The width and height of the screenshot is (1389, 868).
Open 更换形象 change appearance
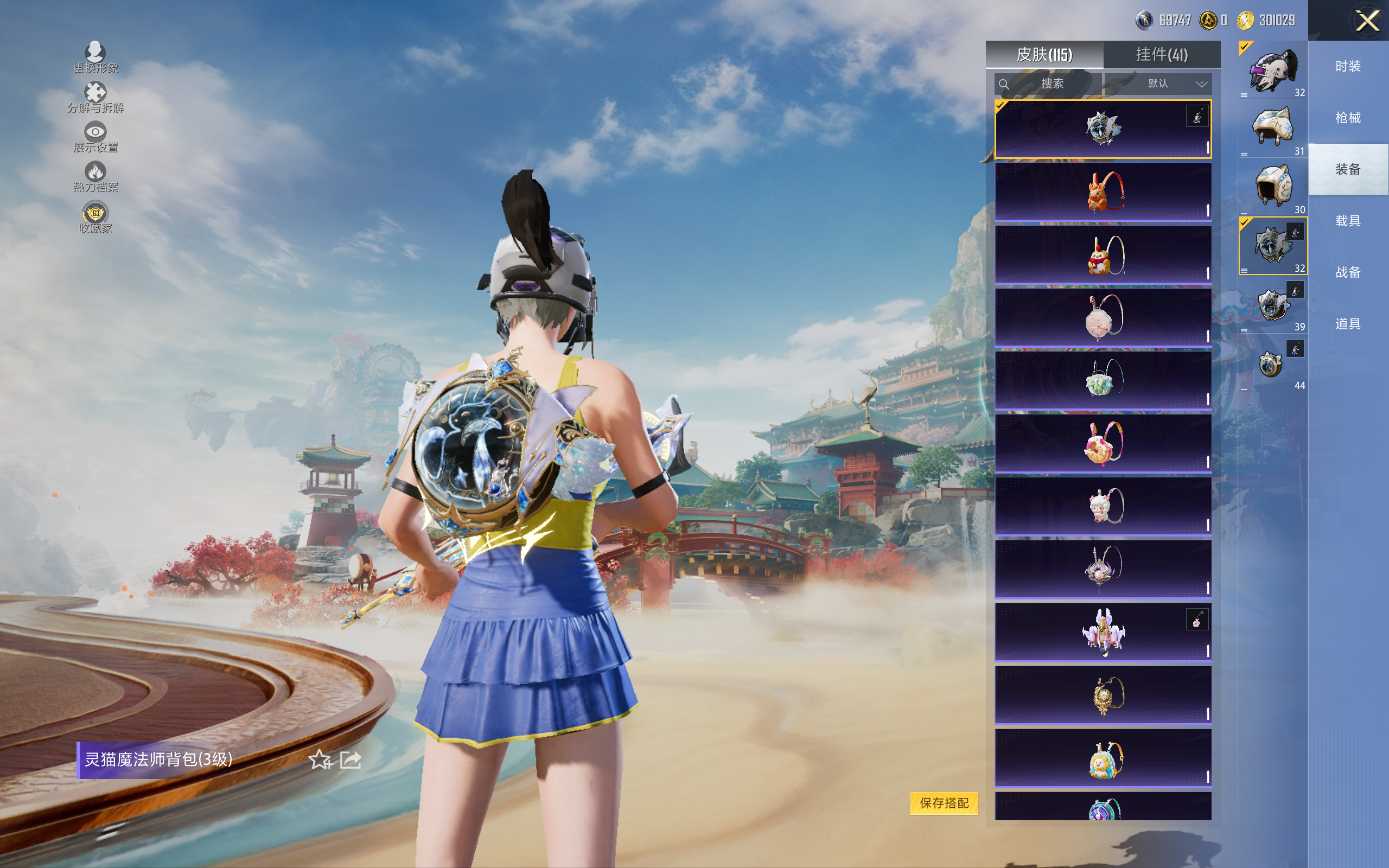pos(95,58)
